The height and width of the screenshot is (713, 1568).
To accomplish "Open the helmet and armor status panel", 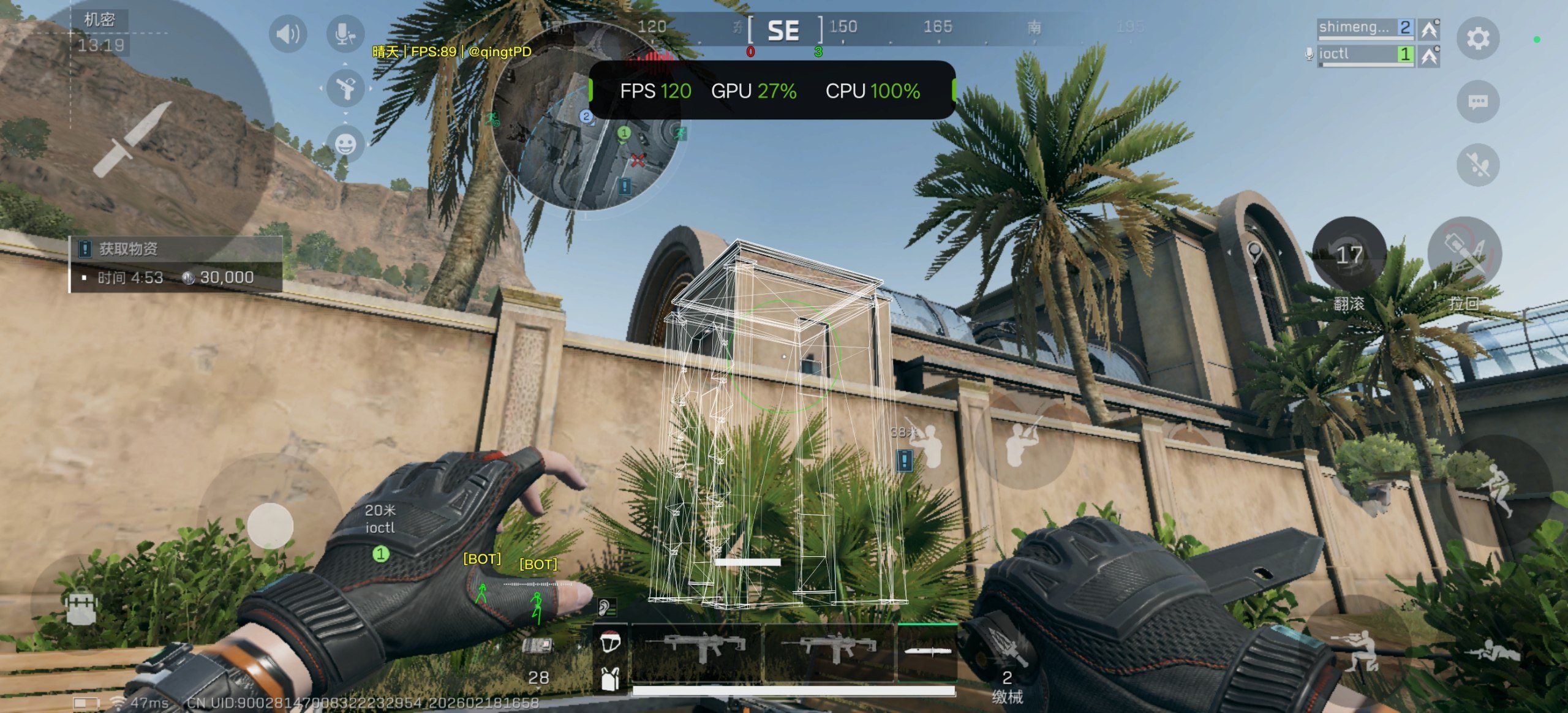I will coord(609,658).
